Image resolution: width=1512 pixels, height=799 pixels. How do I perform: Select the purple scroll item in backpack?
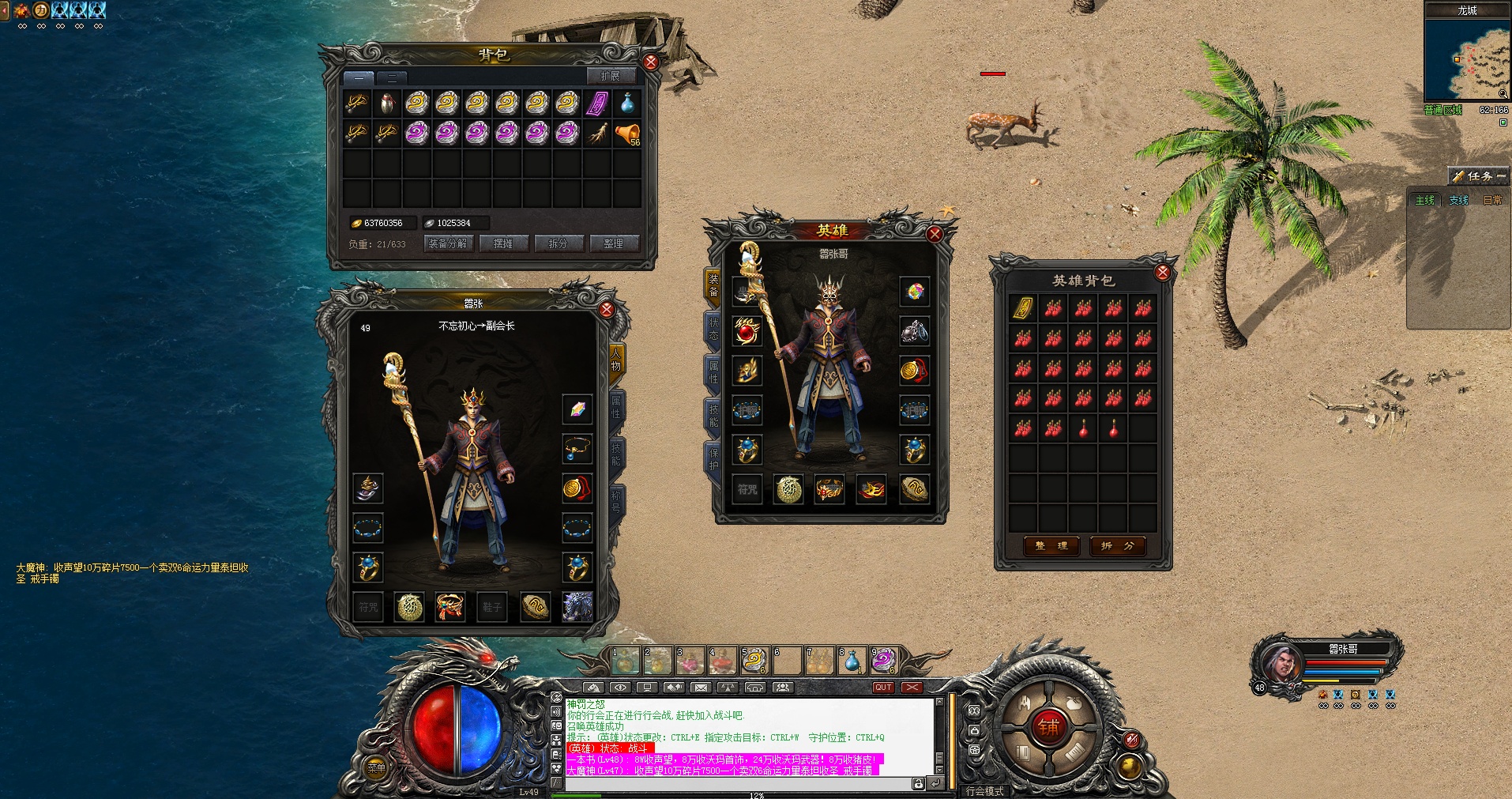click(x=597, y=103)
